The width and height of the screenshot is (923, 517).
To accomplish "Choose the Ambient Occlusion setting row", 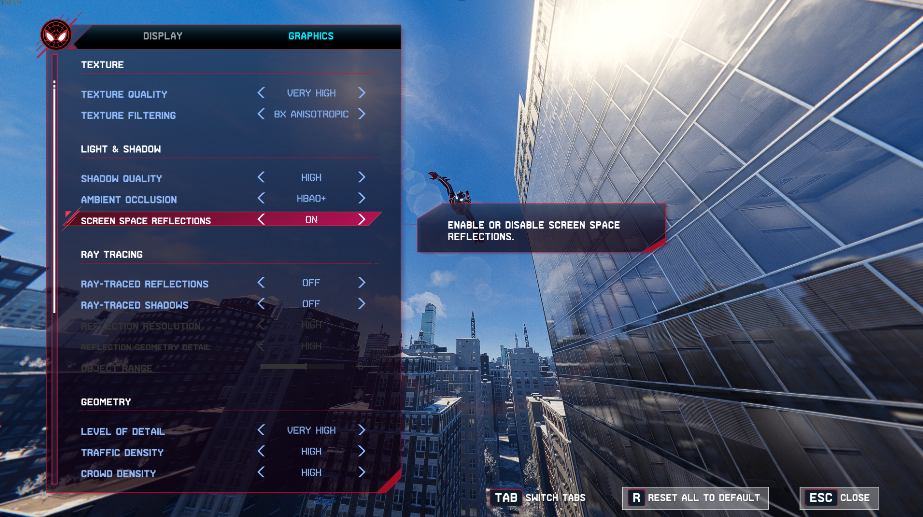I will [129, 199].
